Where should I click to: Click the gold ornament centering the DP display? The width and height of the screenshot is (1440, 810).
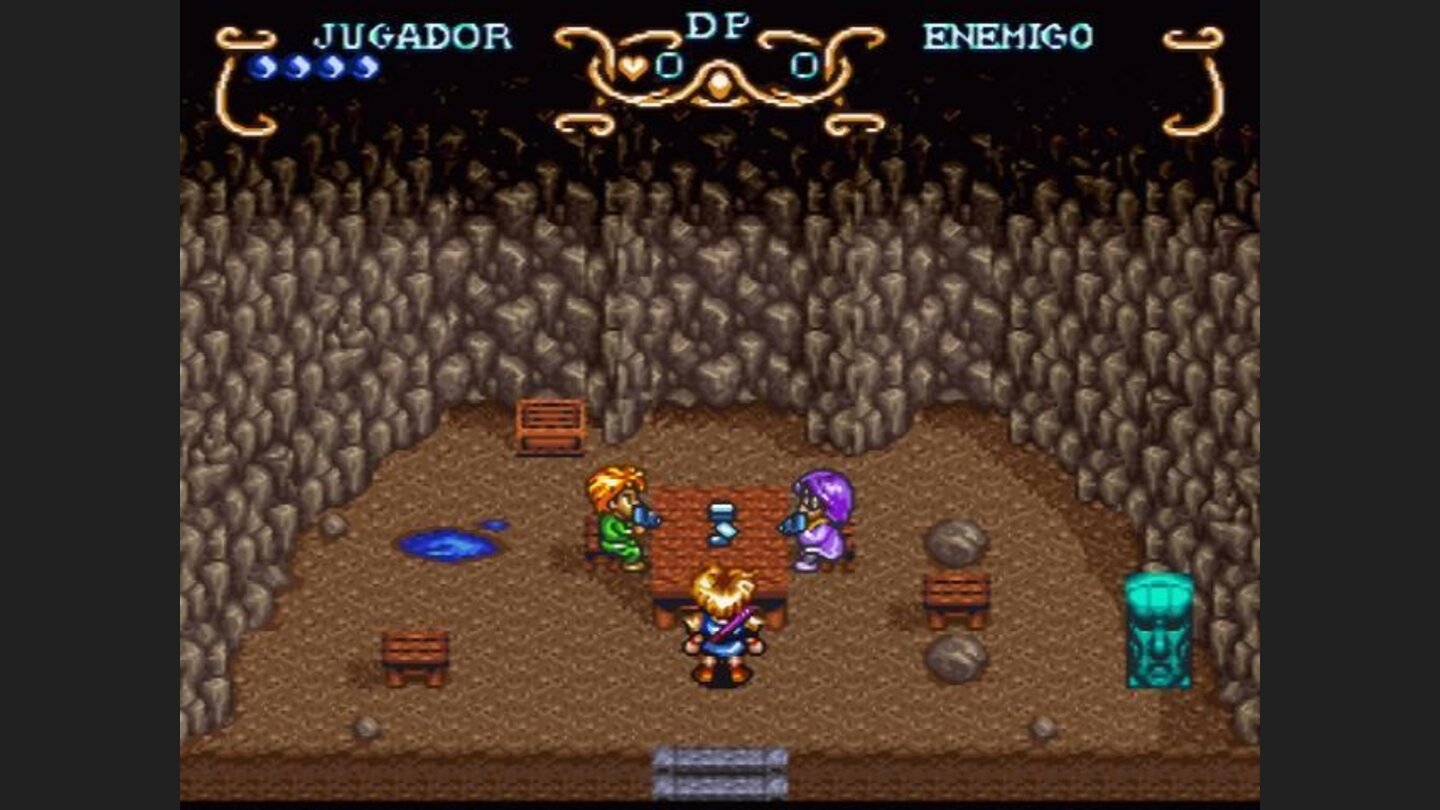(719, 82)
